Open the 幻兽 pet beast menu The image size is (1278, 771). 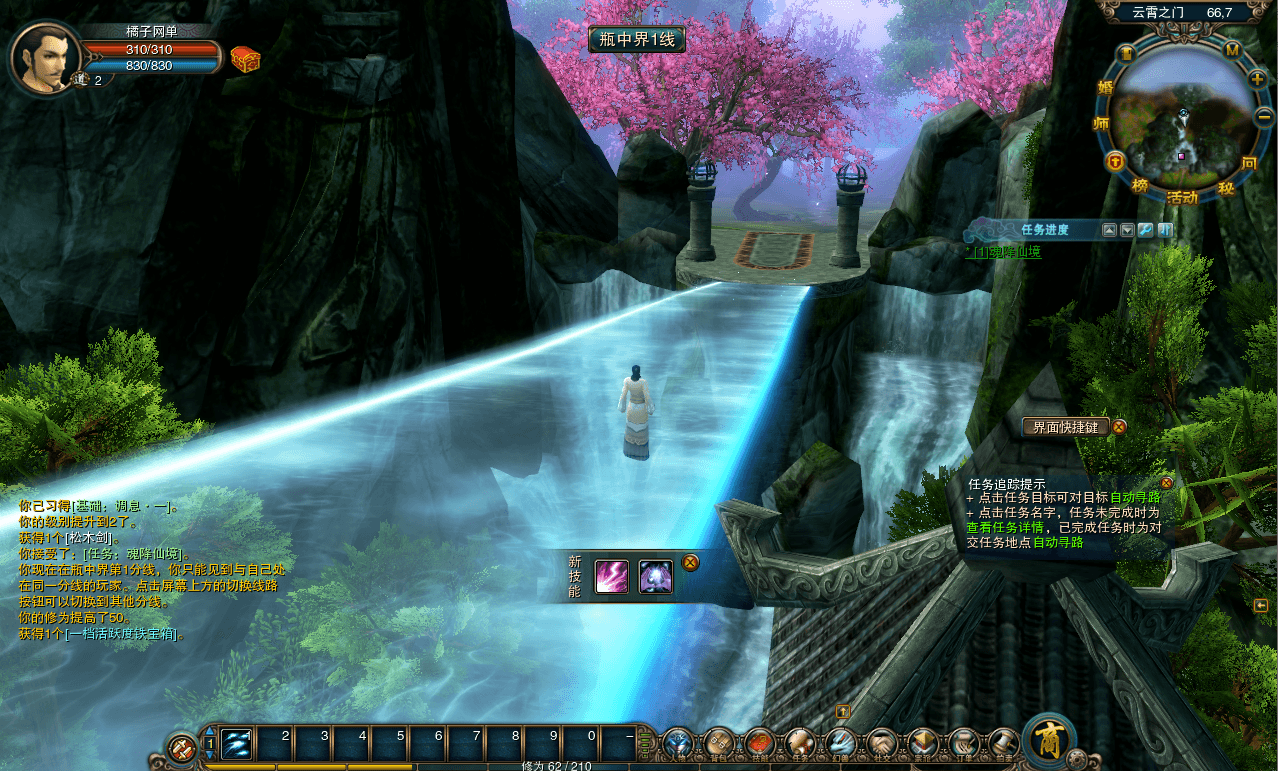tap(840, 744)
